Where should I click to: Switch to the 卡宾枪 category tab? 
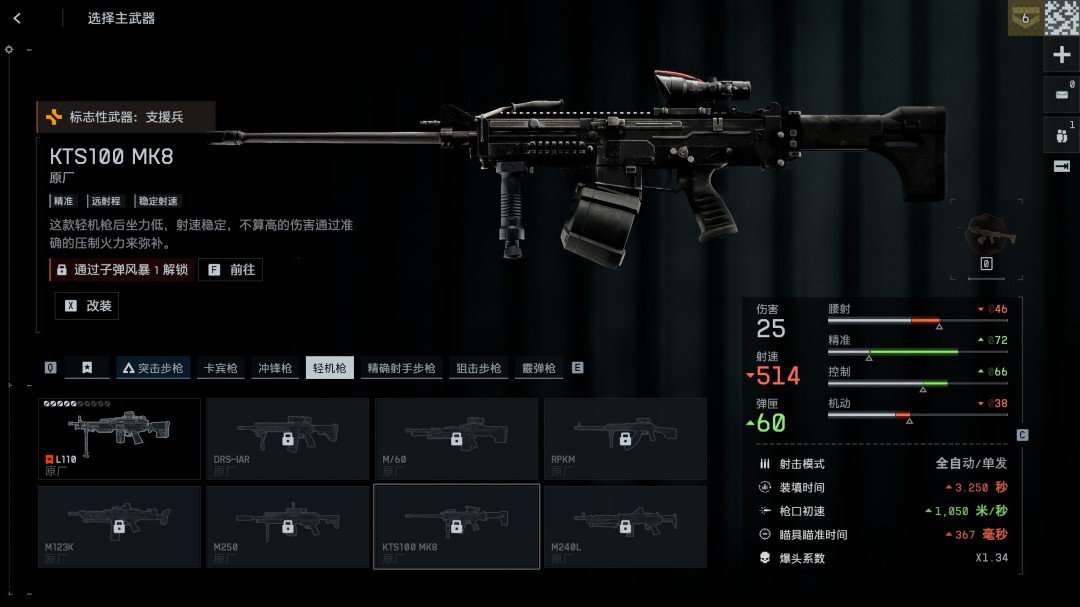pyautogui.click(x=220, y=368)
